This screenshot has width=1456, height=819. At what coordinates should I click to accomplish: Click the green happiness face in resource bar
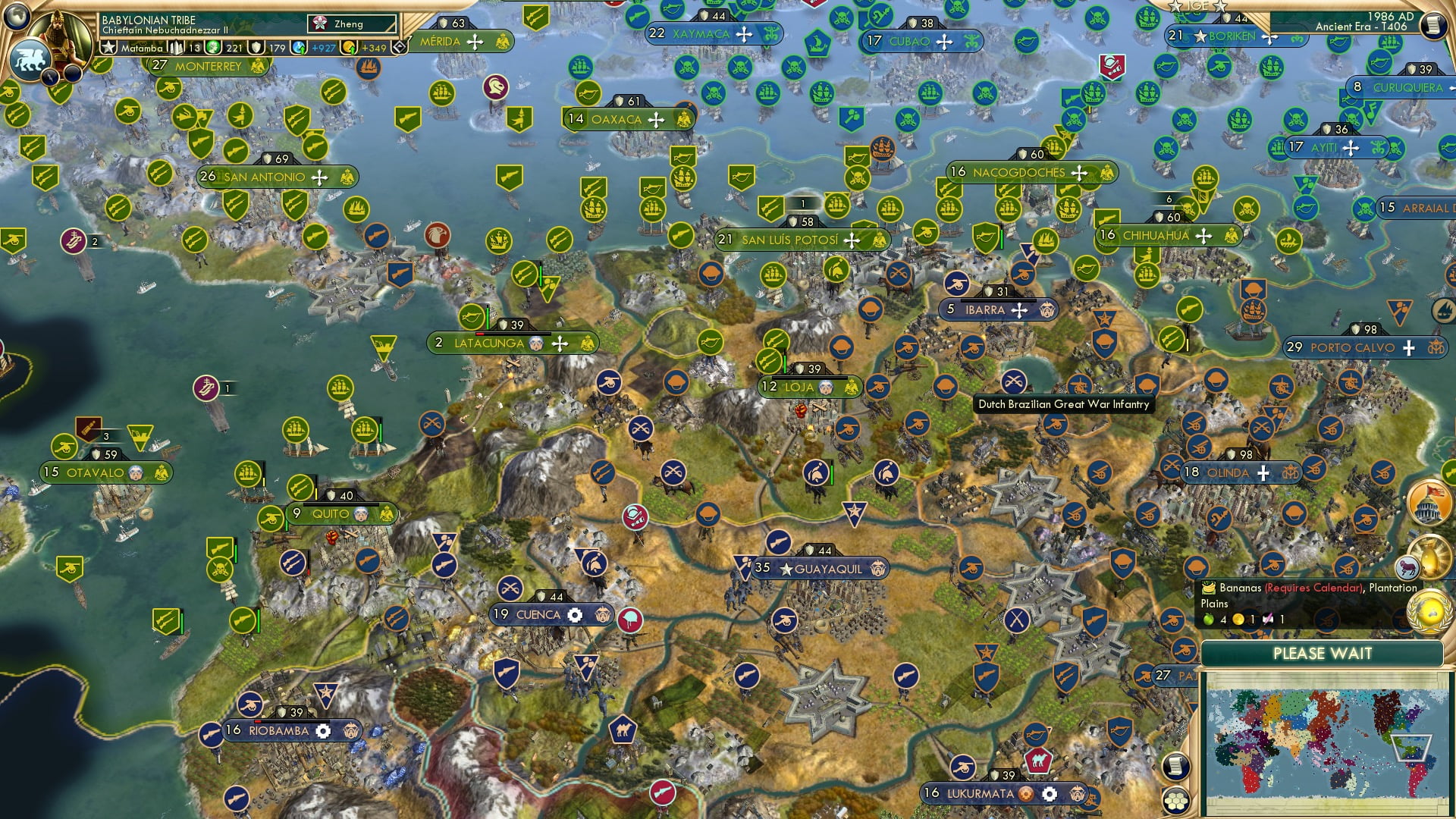coord(212,49)
